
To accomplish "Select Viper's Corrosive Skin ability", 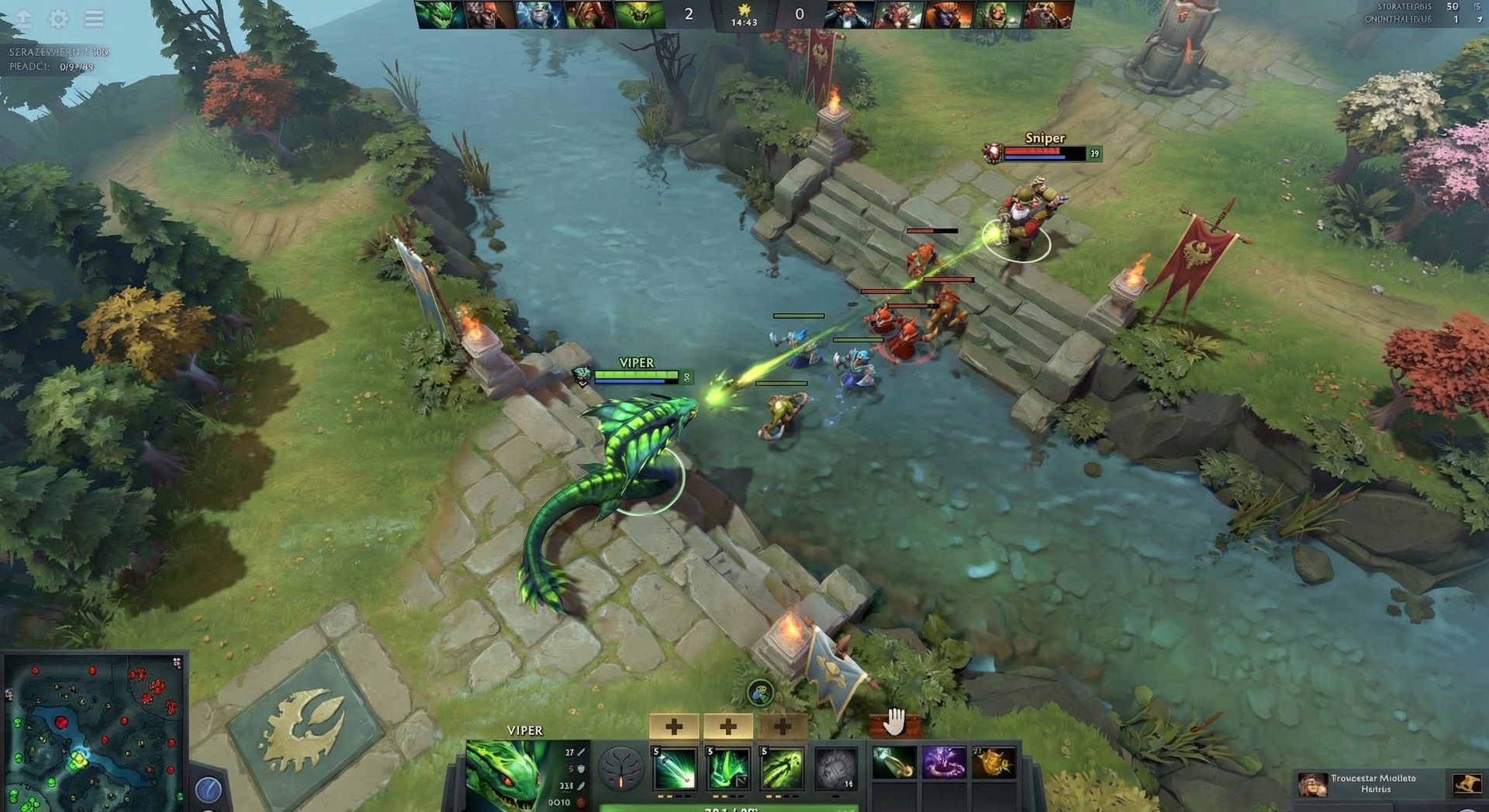I will [x=782, y=769].
